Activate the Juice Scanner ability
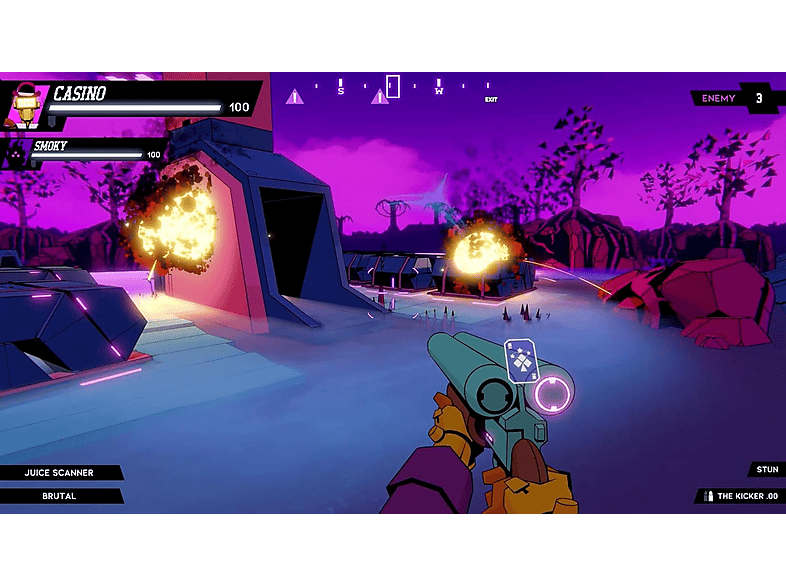Screen dimensions: 786x587 [x=58, y=473]
